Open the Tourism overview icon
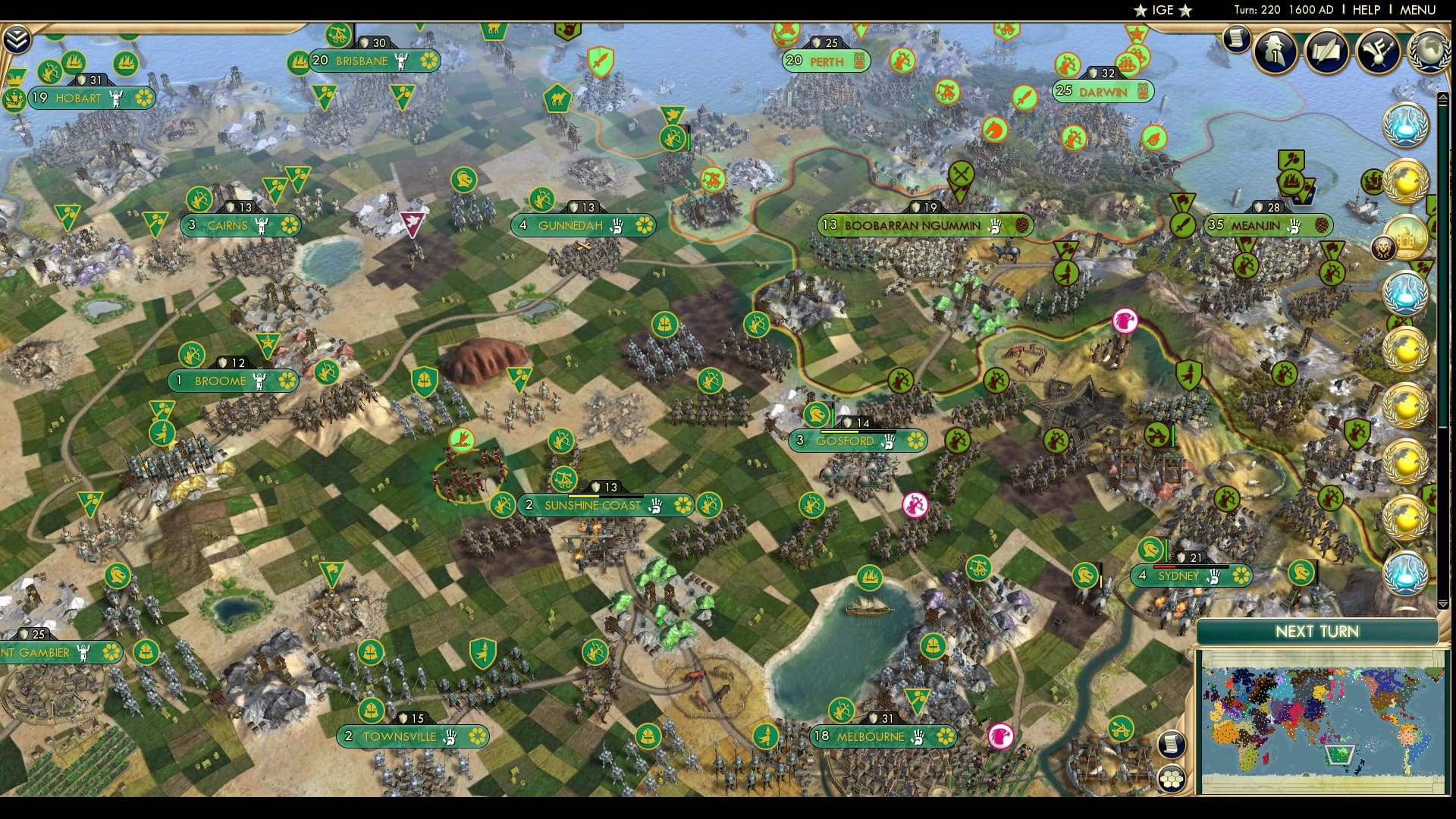 pos(1379,51)
